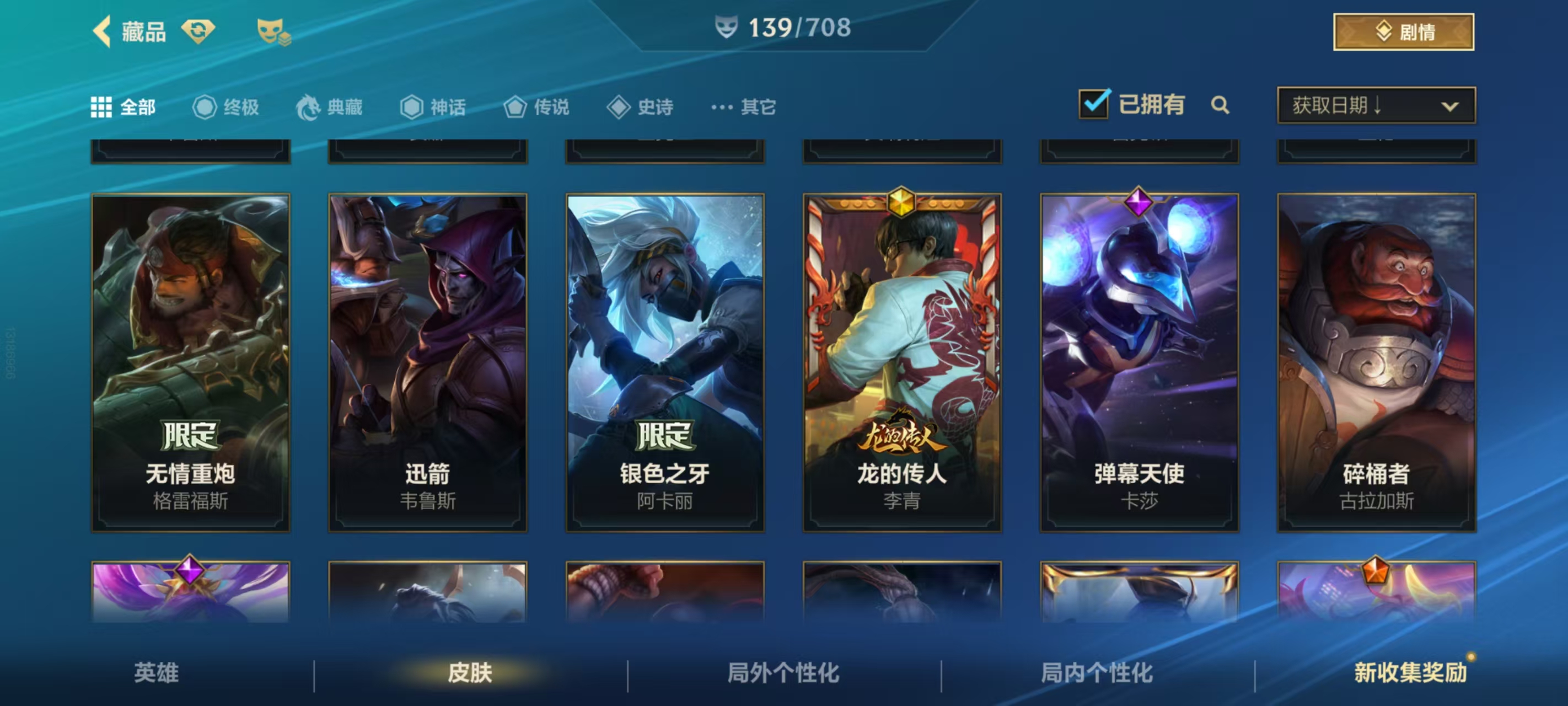Filter skins by 神话 rarity
Viewport: 1568px width, 706px height.
pos(433,107)
